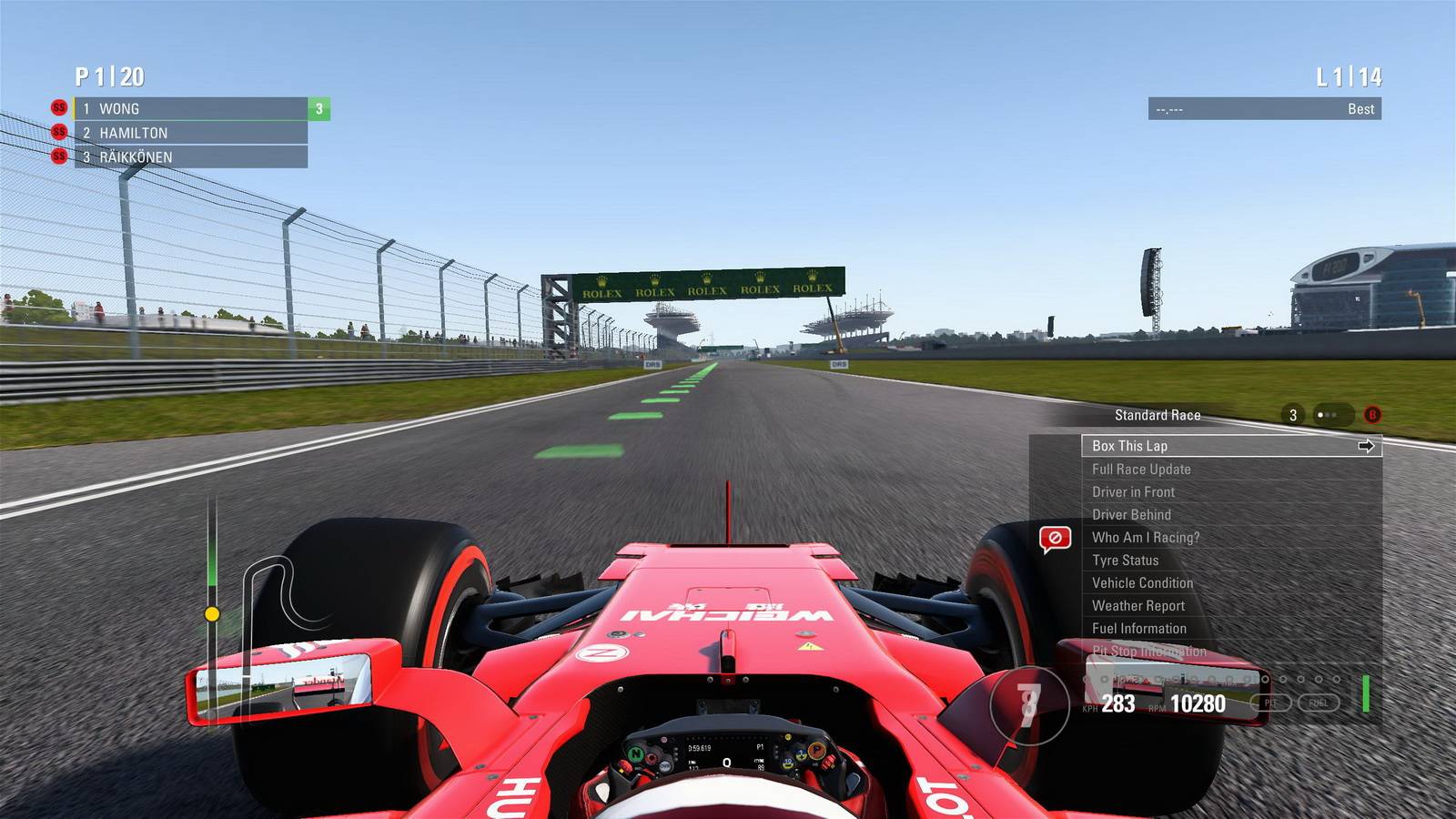
Task: Select Box This Lap option
Action: point(1230,446)
